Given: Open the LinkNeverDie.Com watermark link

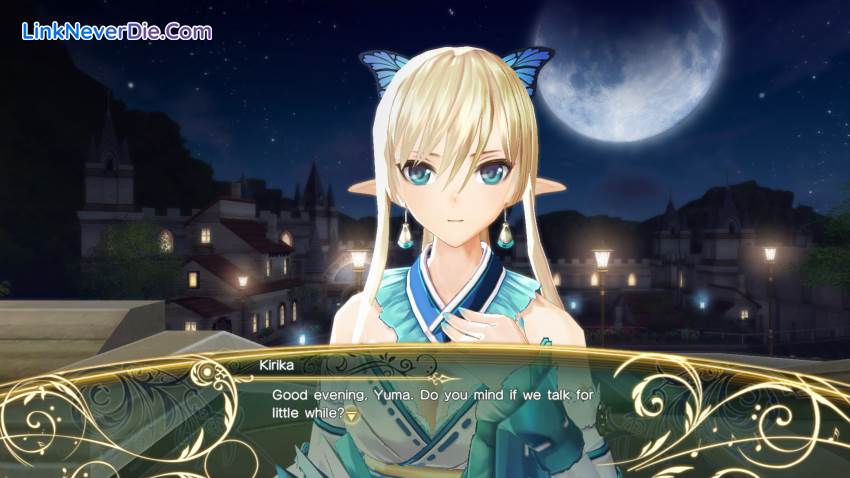Looking at the screenshot, I should click(116, 31).
